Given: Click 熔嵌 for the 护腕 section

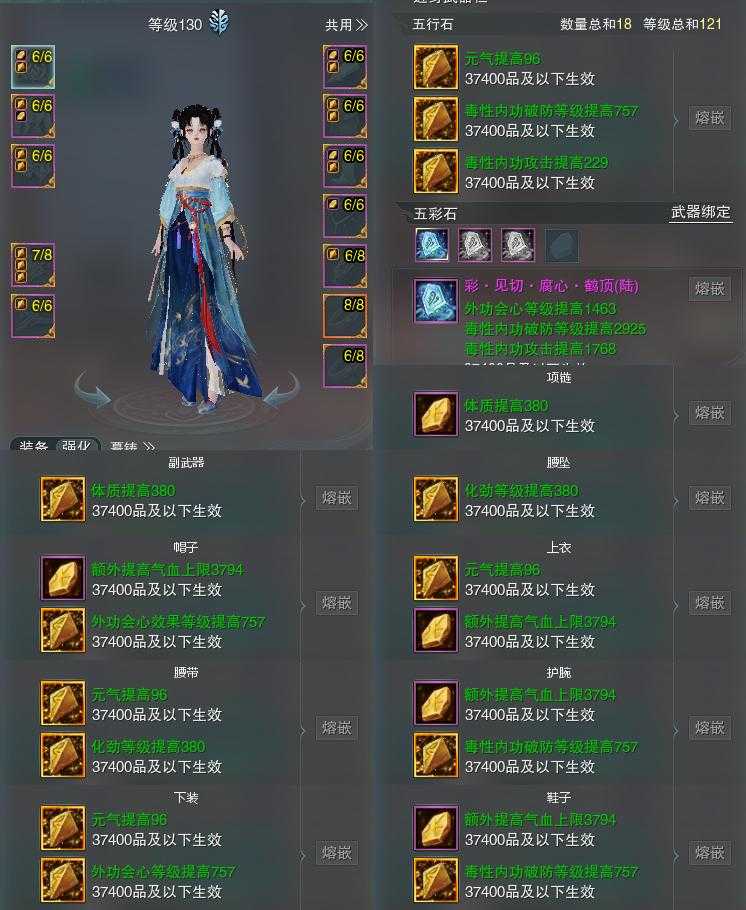Looking at the screenshot, I should [x=709, y=728].
